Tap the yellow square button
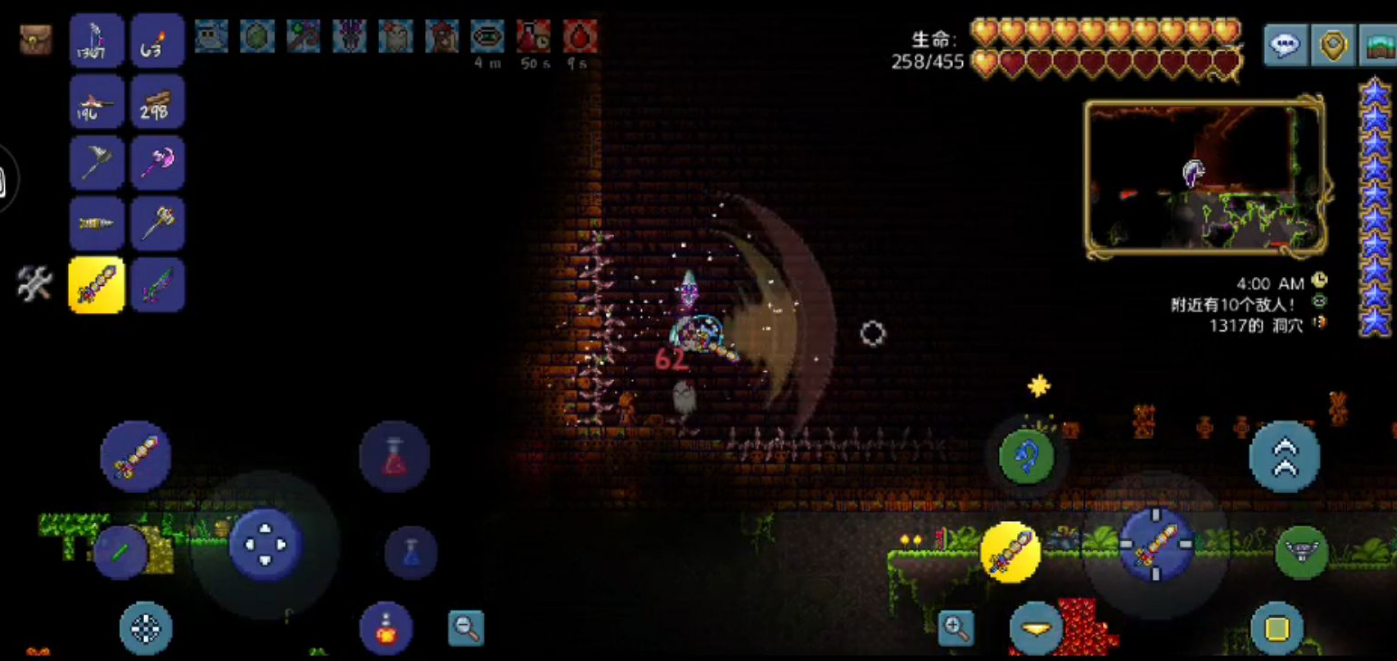1397x661 pixels. [1276, 628]
